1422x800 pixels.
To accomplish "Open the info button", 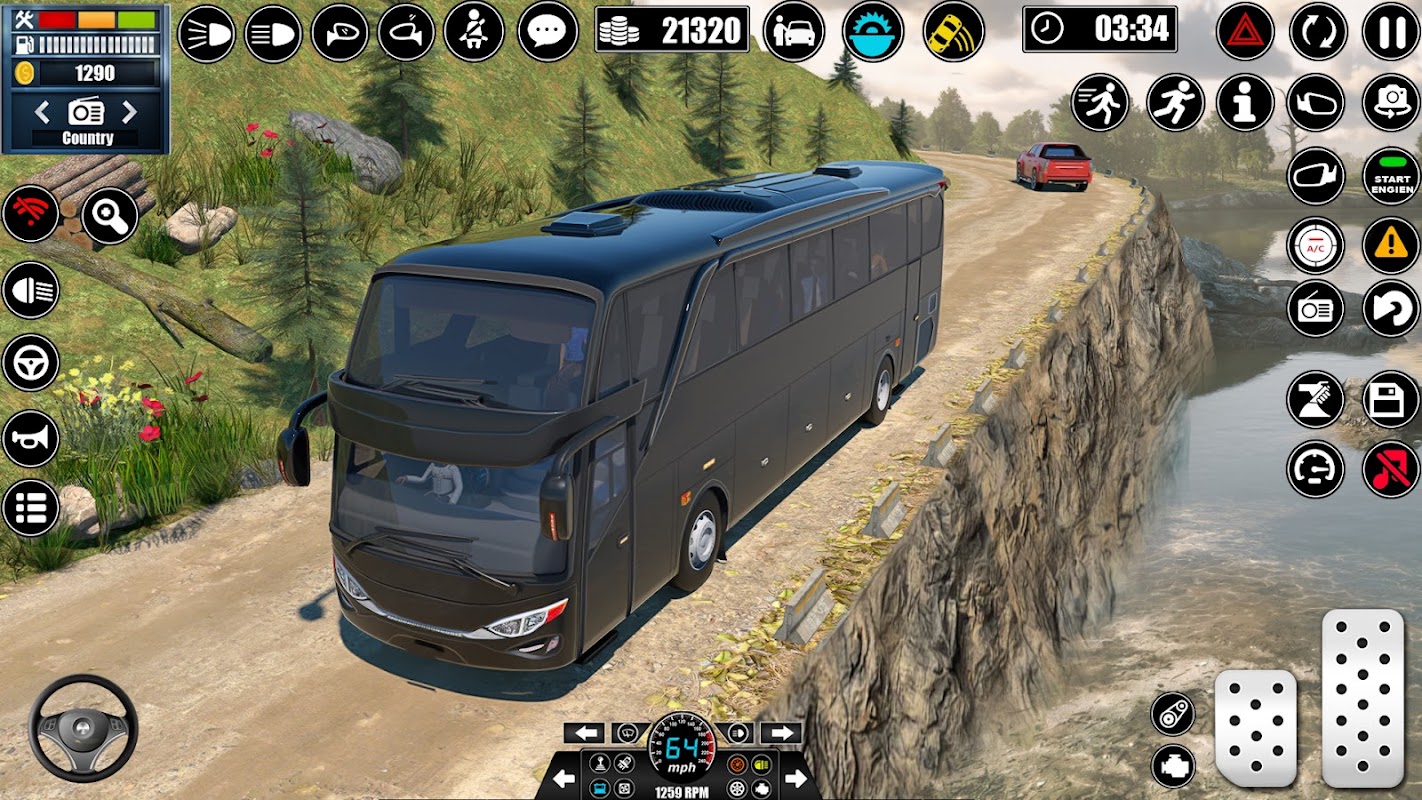I will coord(1245,103).
